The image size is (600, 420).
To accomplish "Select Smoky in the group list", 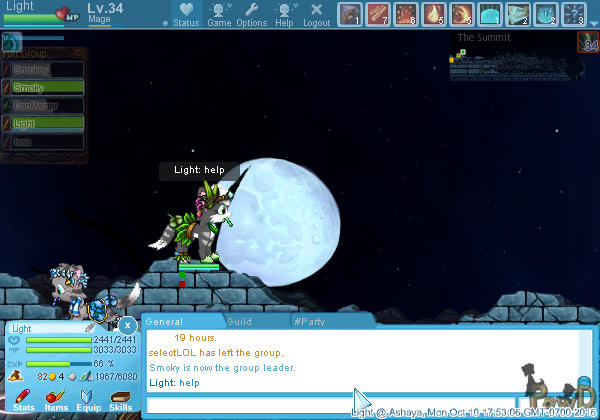I will [x=43, y=88].
